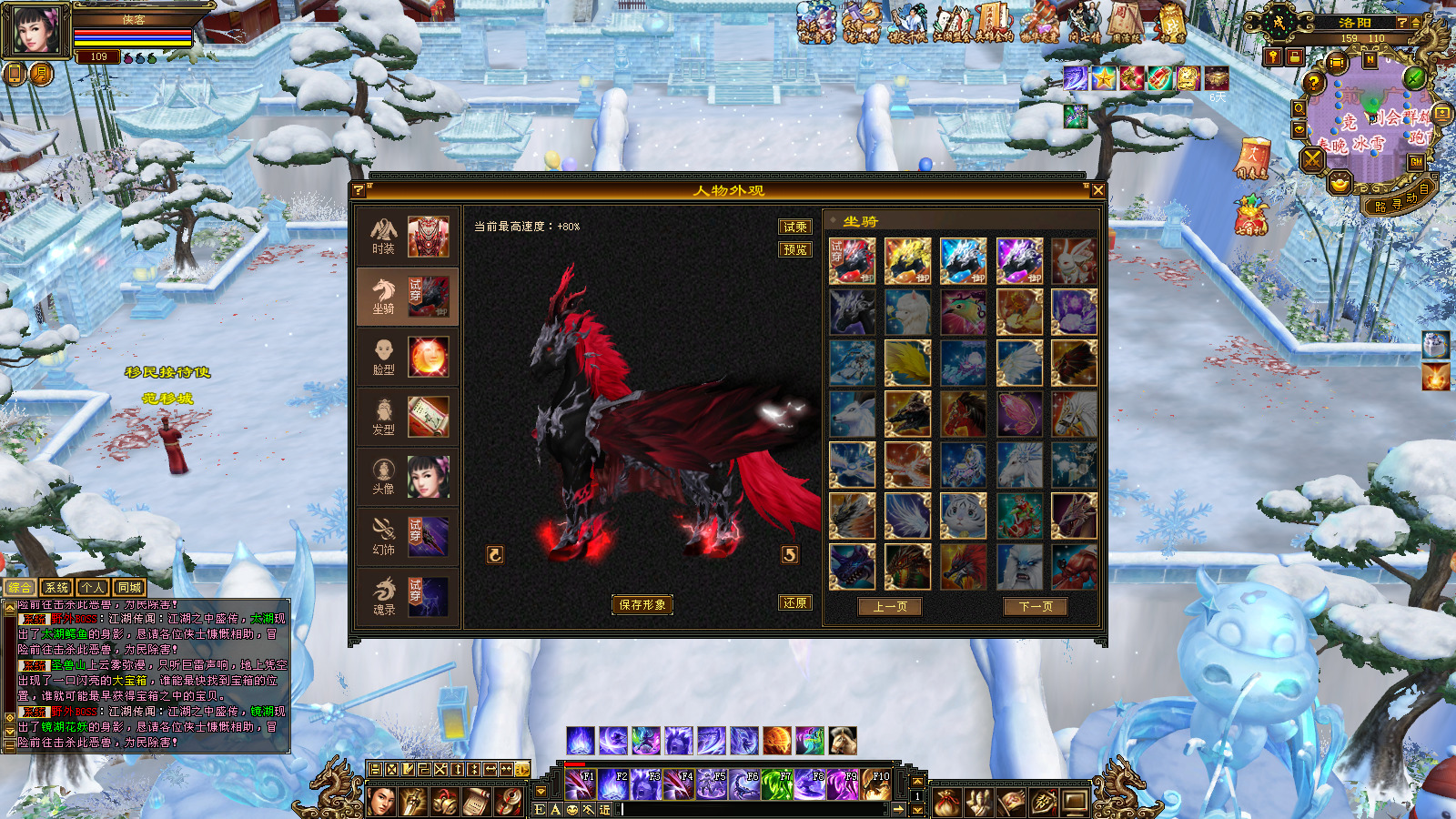Rotate the mount model left

pos(495,554)
